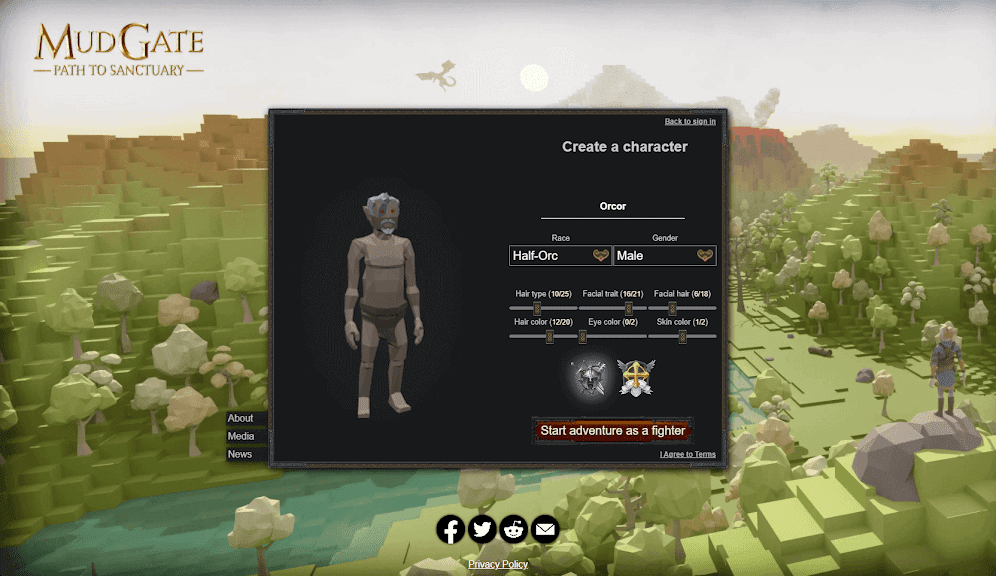Adjust the Hair color slider
996x576 pixels.
point(549,337)
